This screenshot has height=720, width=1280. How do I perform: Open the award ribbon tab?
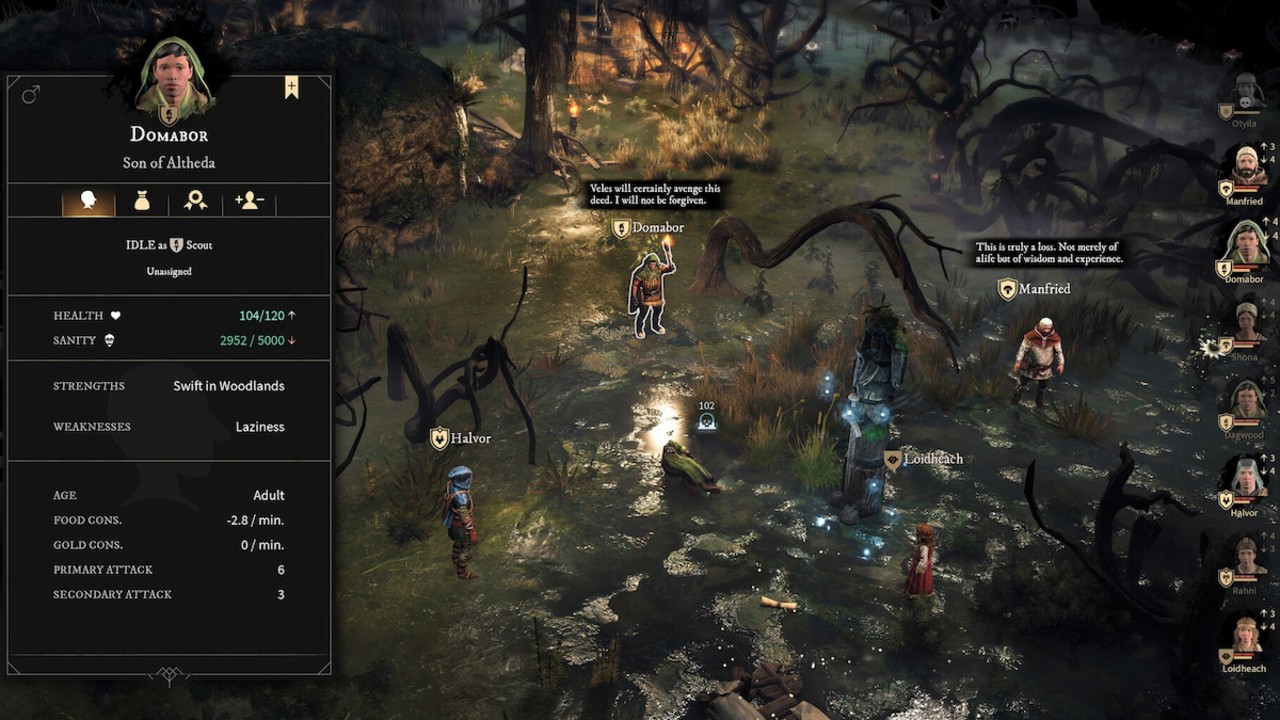pos(195,201)
